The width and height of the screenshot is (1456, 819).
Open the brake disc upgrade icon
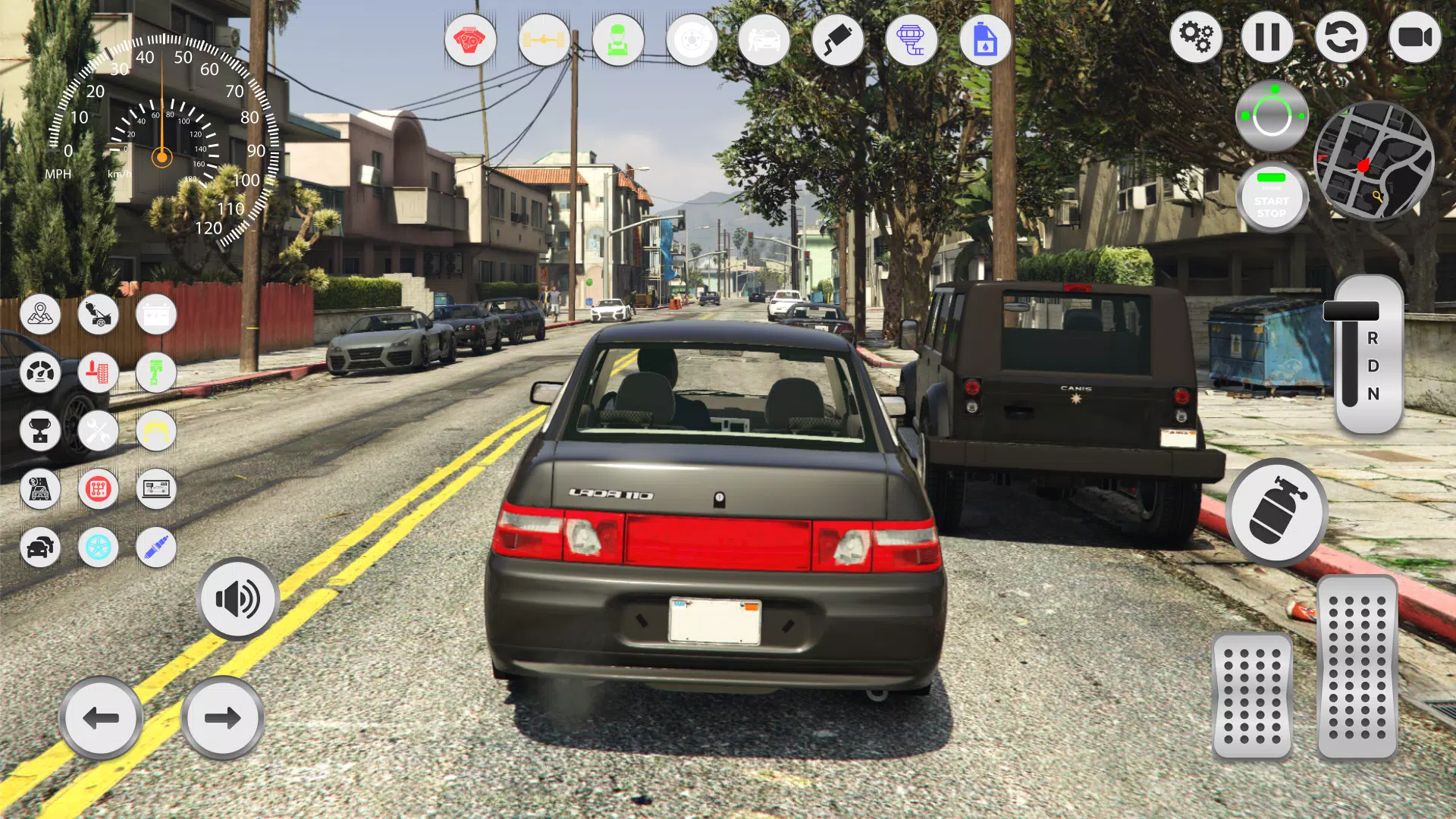[691, 41]
